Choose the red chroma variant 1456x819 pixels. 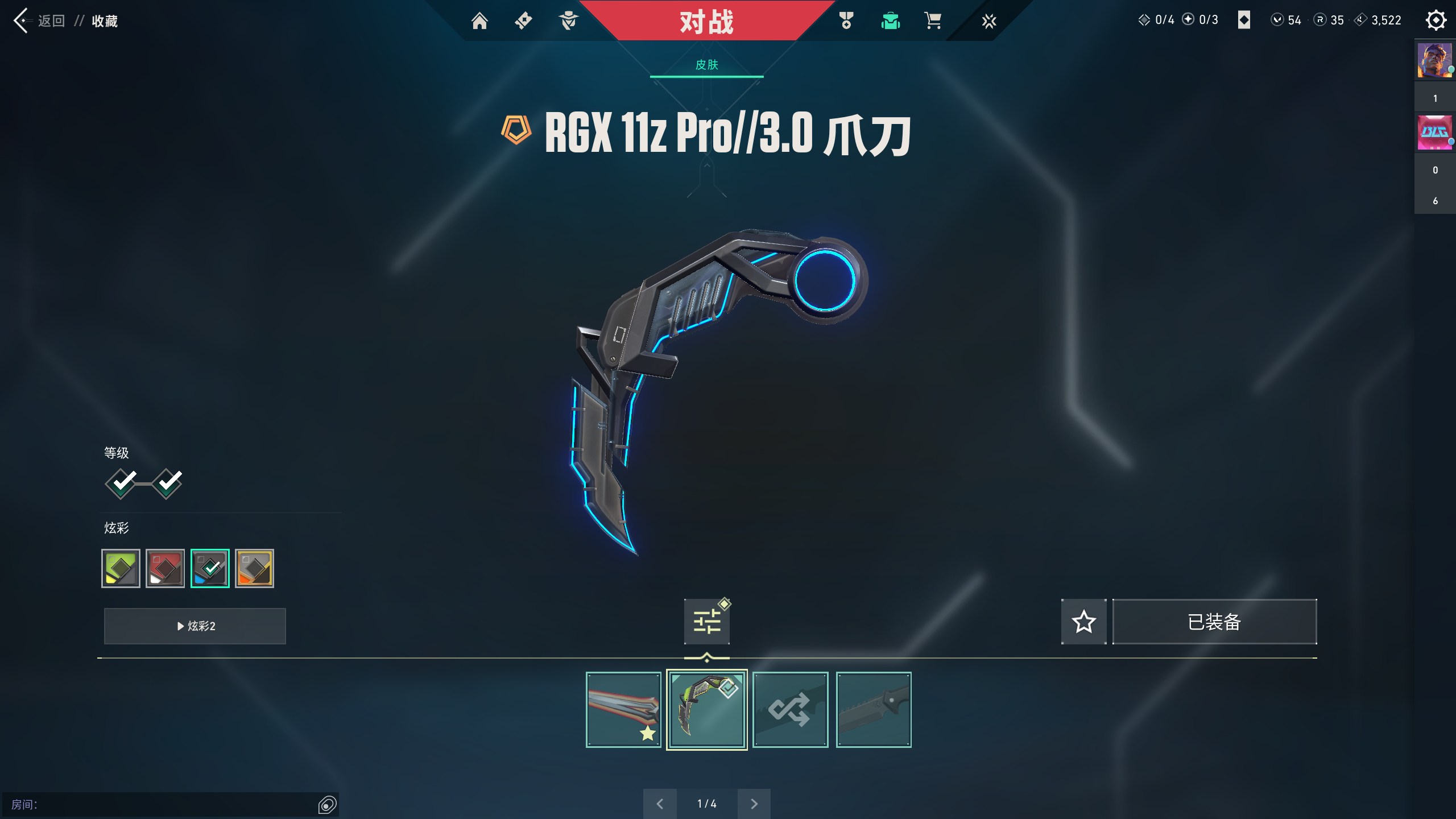165,568
